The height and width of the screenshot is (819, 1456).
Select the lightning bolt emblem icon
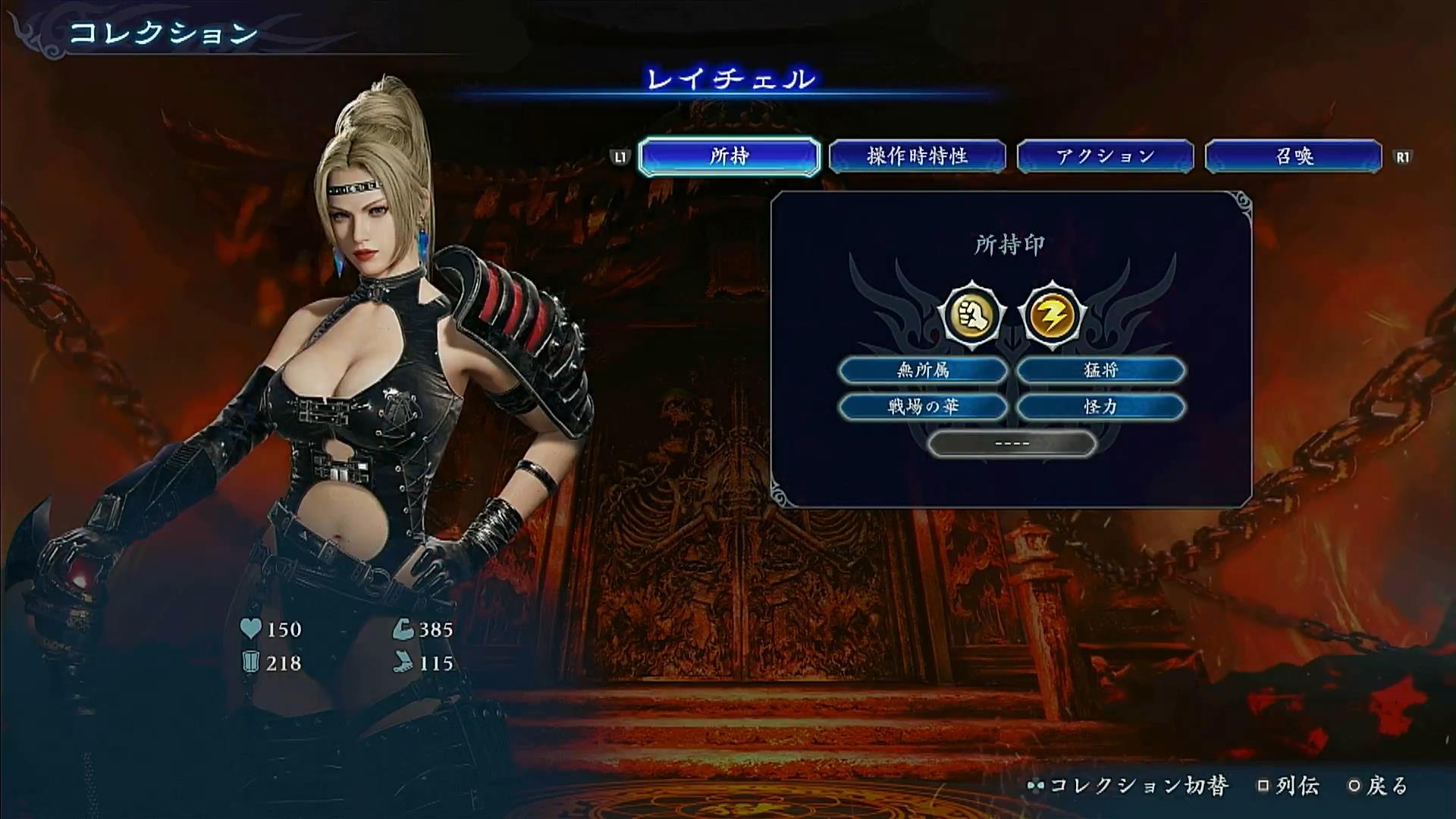coord(1052,314)
